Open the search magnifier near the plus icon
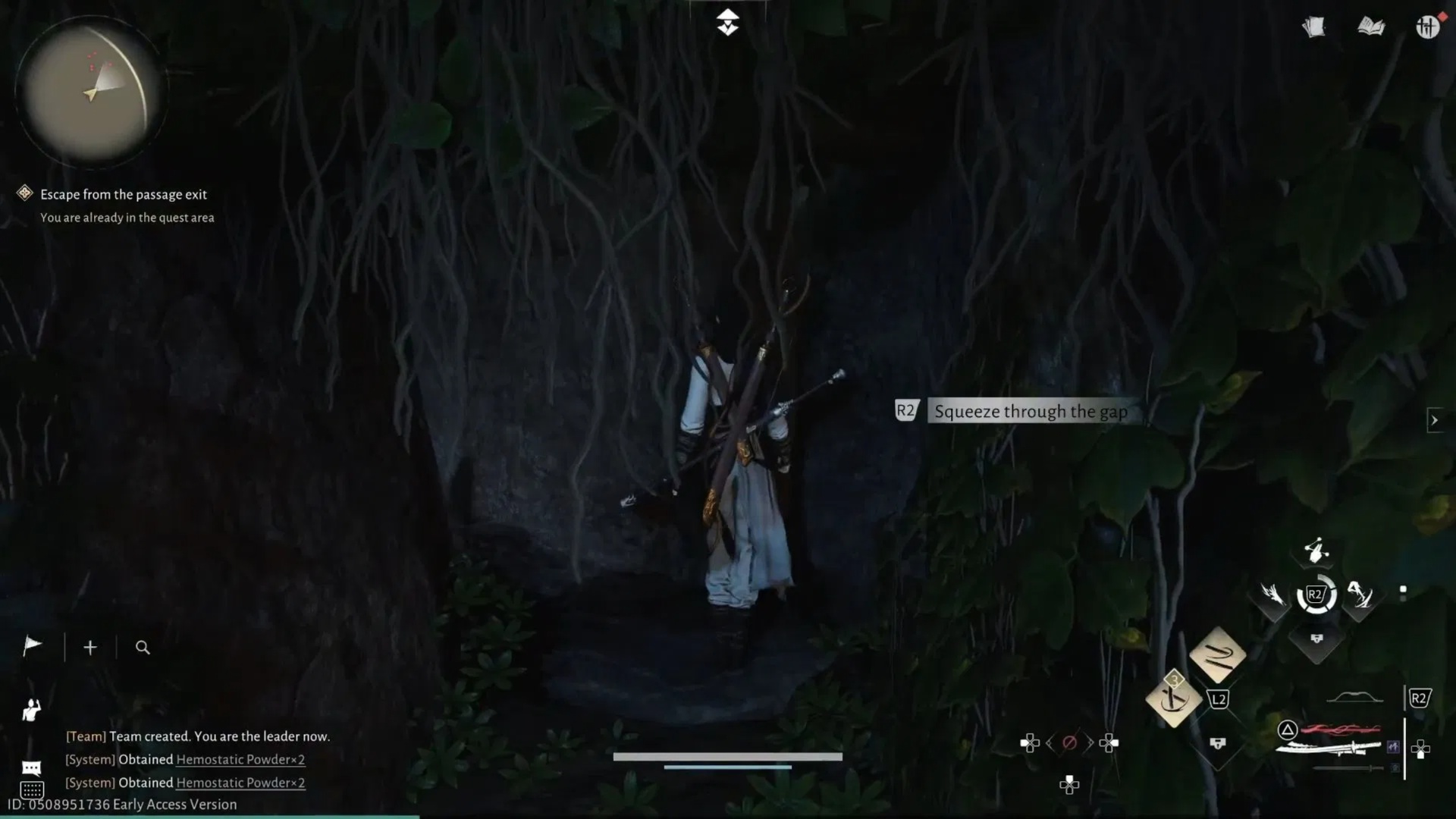The image size is (1456, 819). pyautogui.click(x=143, y=648)
